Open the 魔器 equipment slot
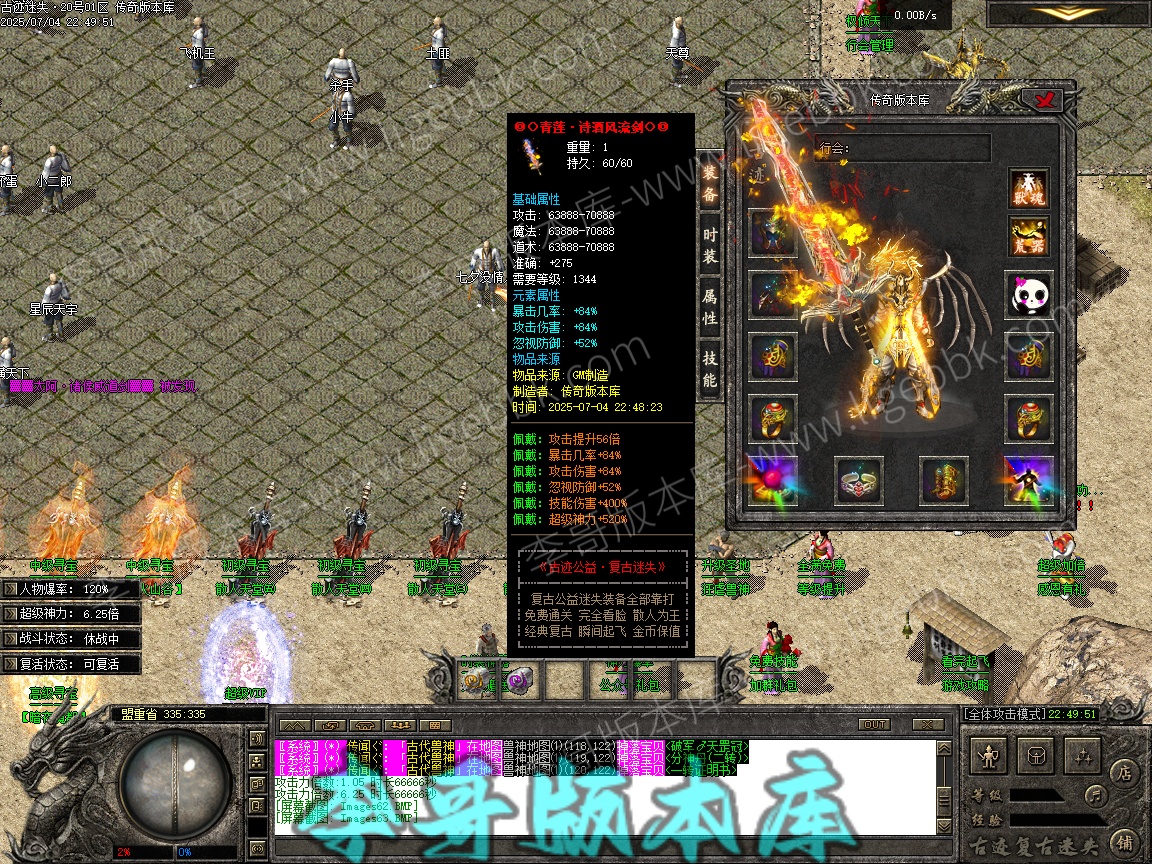Screen dimensions: 1152x864 click(1028, 237)
